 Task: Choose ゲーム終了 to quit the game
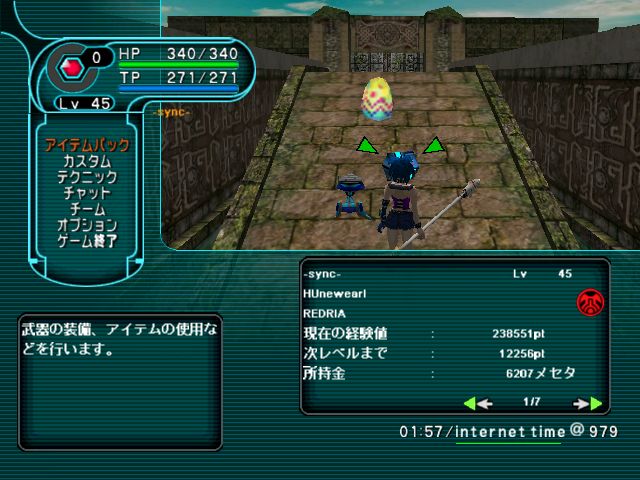[x=87, y=241]
